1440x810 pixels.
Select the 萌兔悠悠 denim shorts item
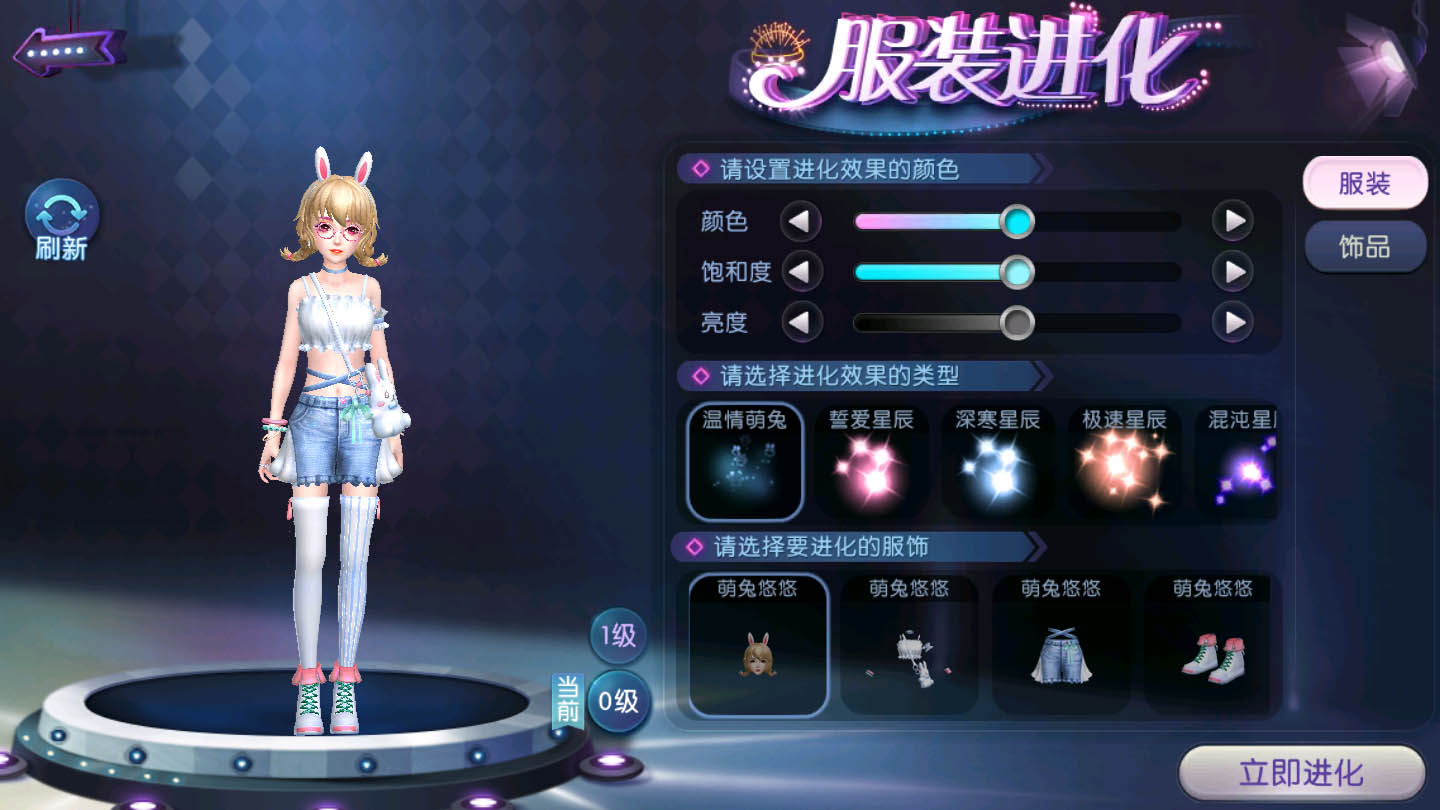[1061, 645]
